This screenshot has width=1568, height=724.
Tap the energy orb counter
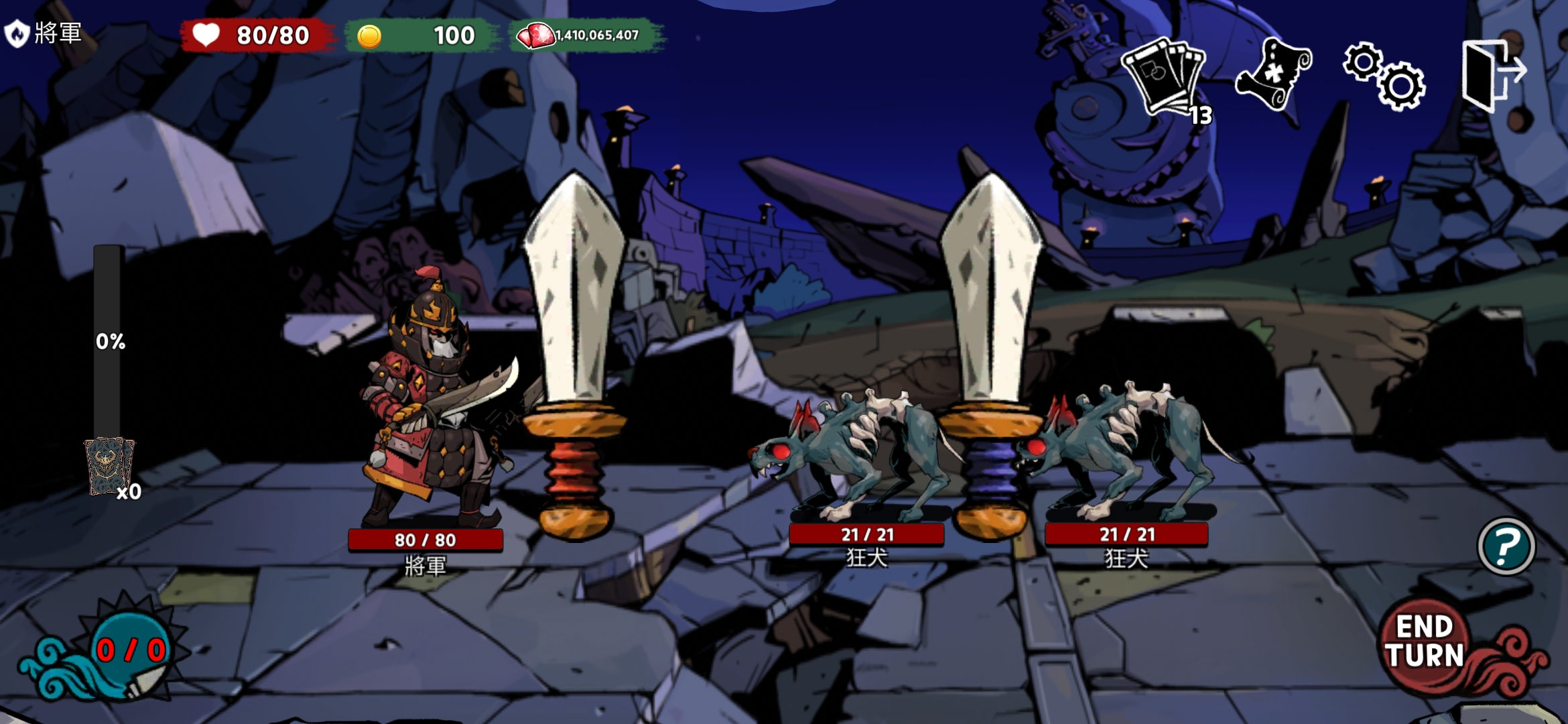pyautogui.click(x=130, y=649)
